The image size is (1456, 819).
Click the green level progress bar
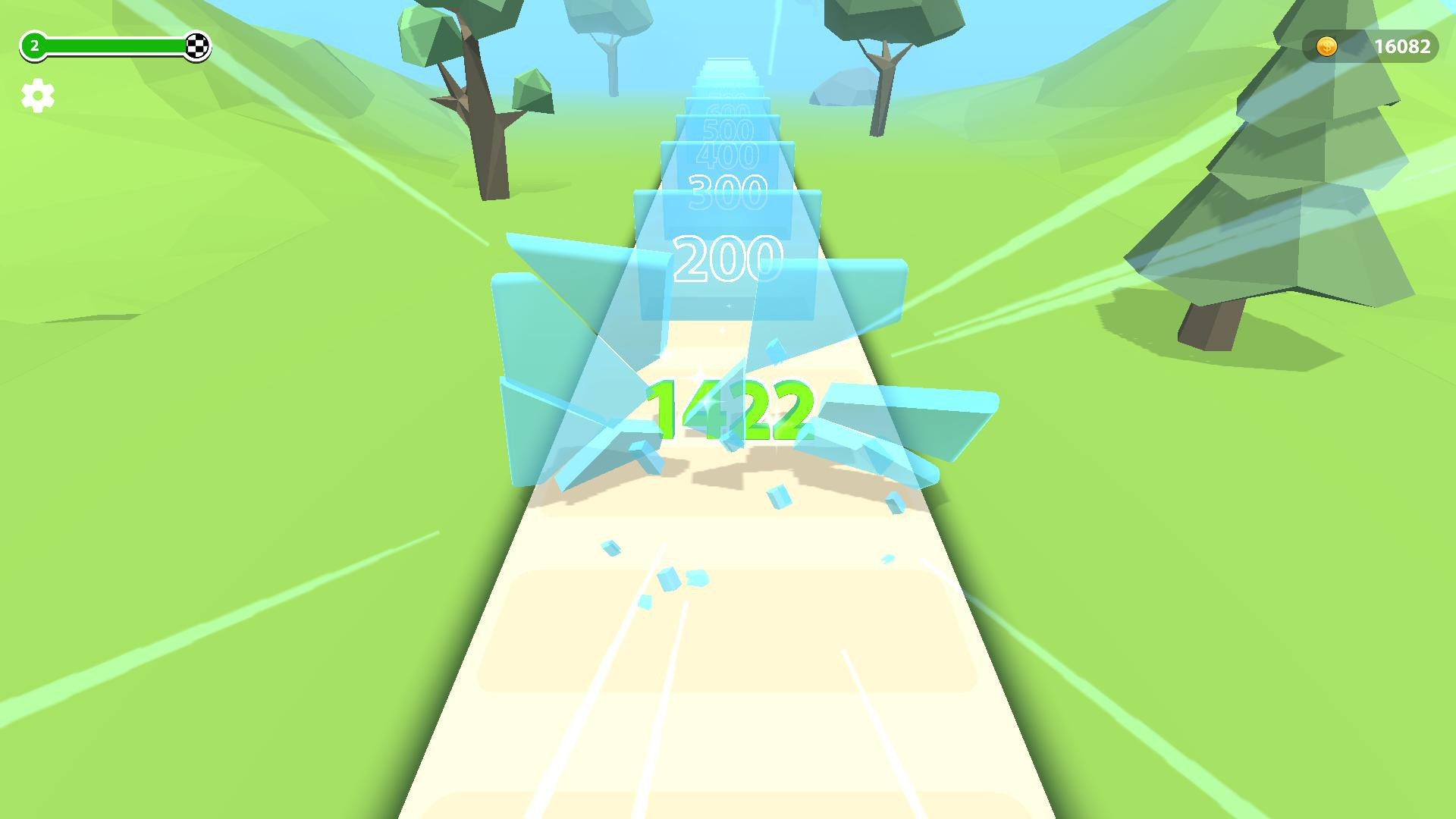tap(114, 45)
